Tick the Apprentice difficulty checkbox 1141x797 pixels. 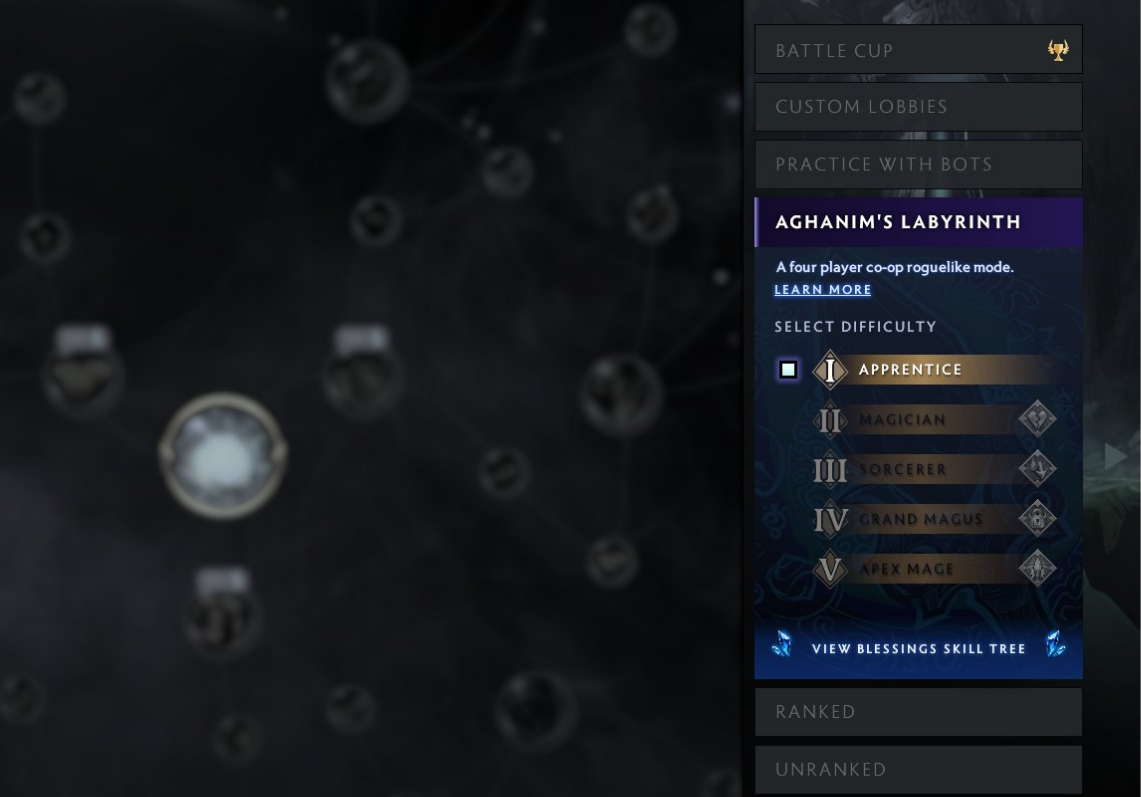[x=788, y=370]
